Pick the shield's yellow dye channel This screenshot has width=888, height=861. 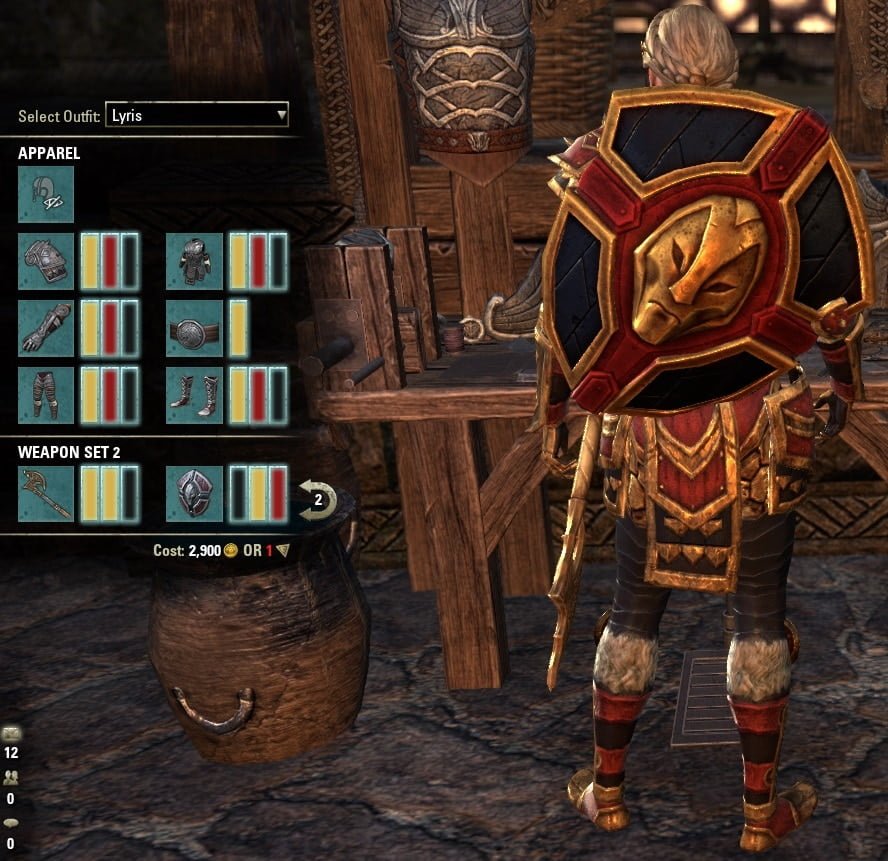pyautogui.click(x=258, y=493)
